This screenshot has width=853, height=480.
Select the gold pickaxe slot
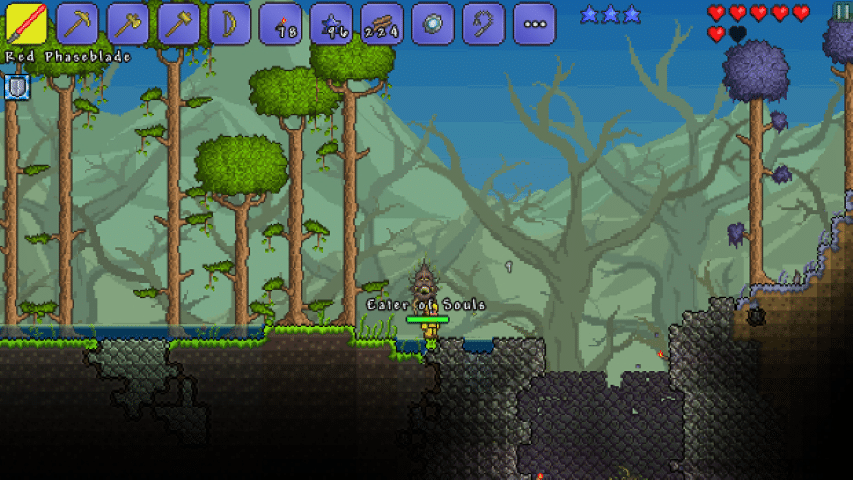tap(77, 24)
